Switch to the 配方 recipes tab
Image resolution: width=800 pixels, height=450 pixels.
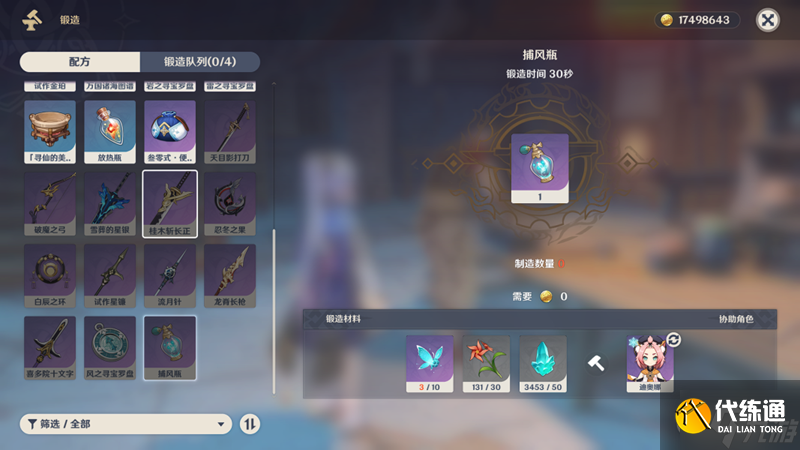(x=80, y=62)
